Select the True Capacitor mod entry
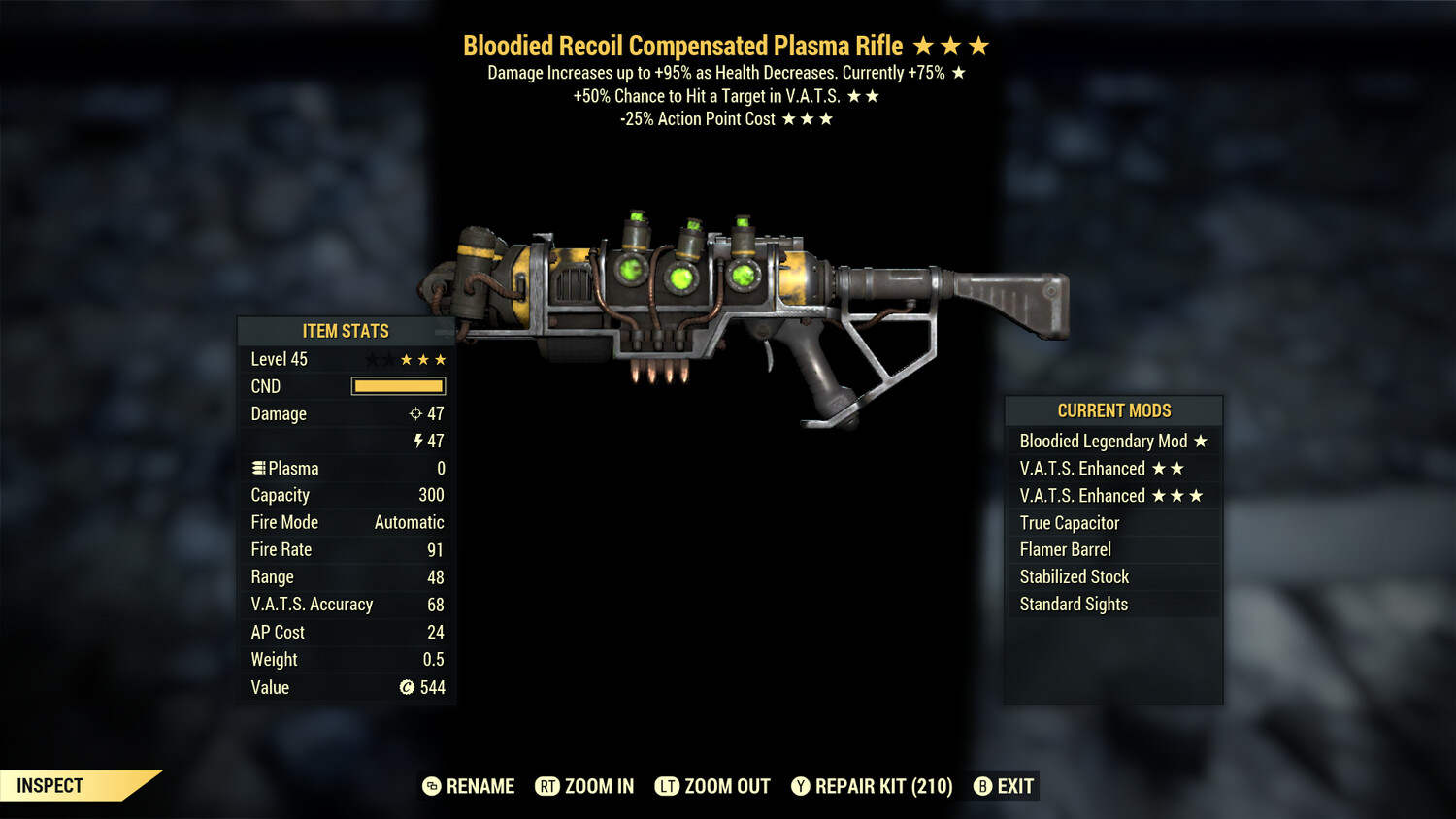This screenshot has height=819, width=1456. click(1068, 522)
